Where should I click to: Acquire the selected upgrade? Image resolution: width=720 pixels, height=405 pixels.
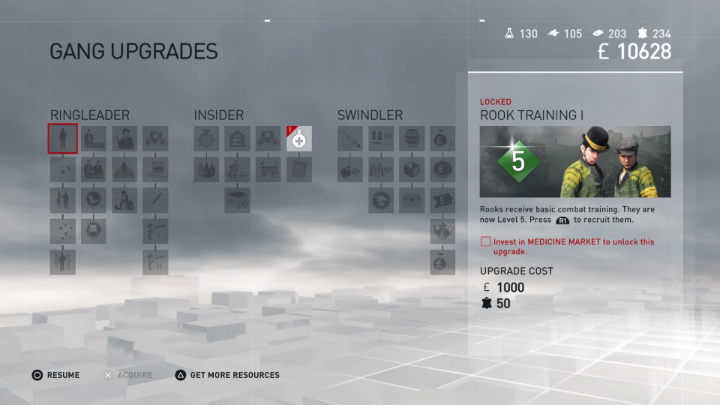tap(130, 375)
